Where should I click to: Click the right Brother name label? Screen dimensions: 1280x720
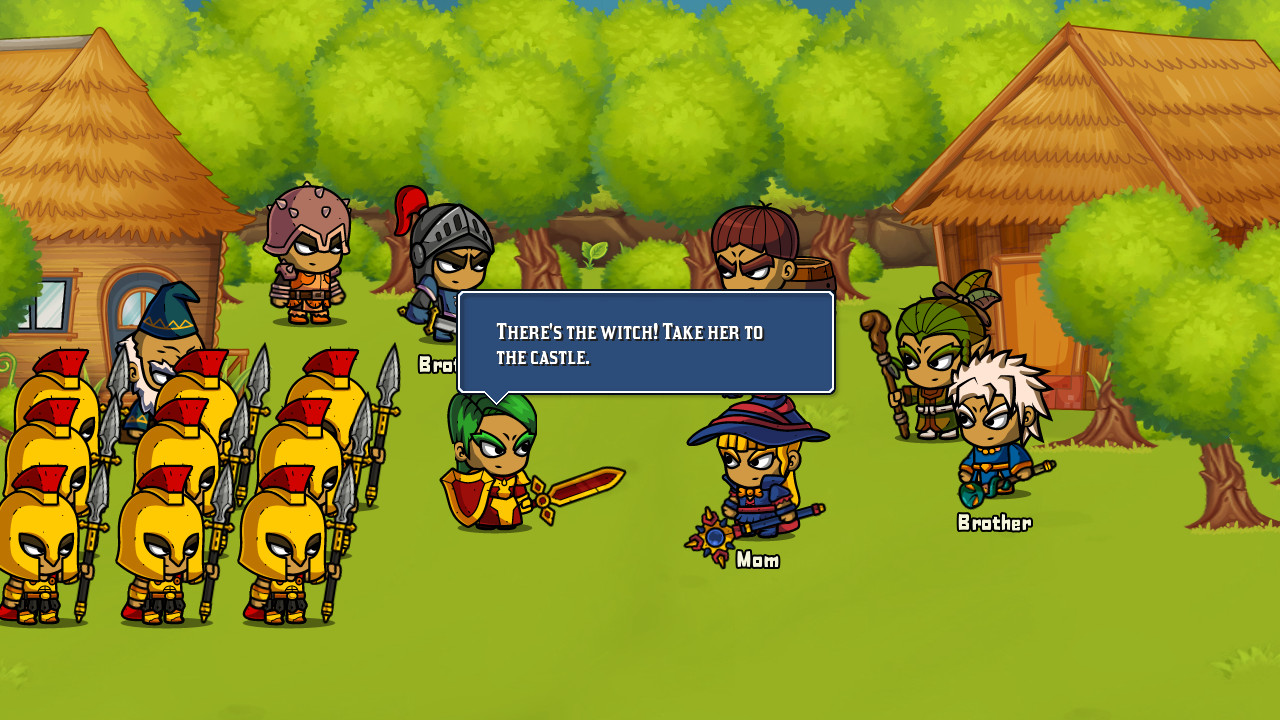pos(994,522)
